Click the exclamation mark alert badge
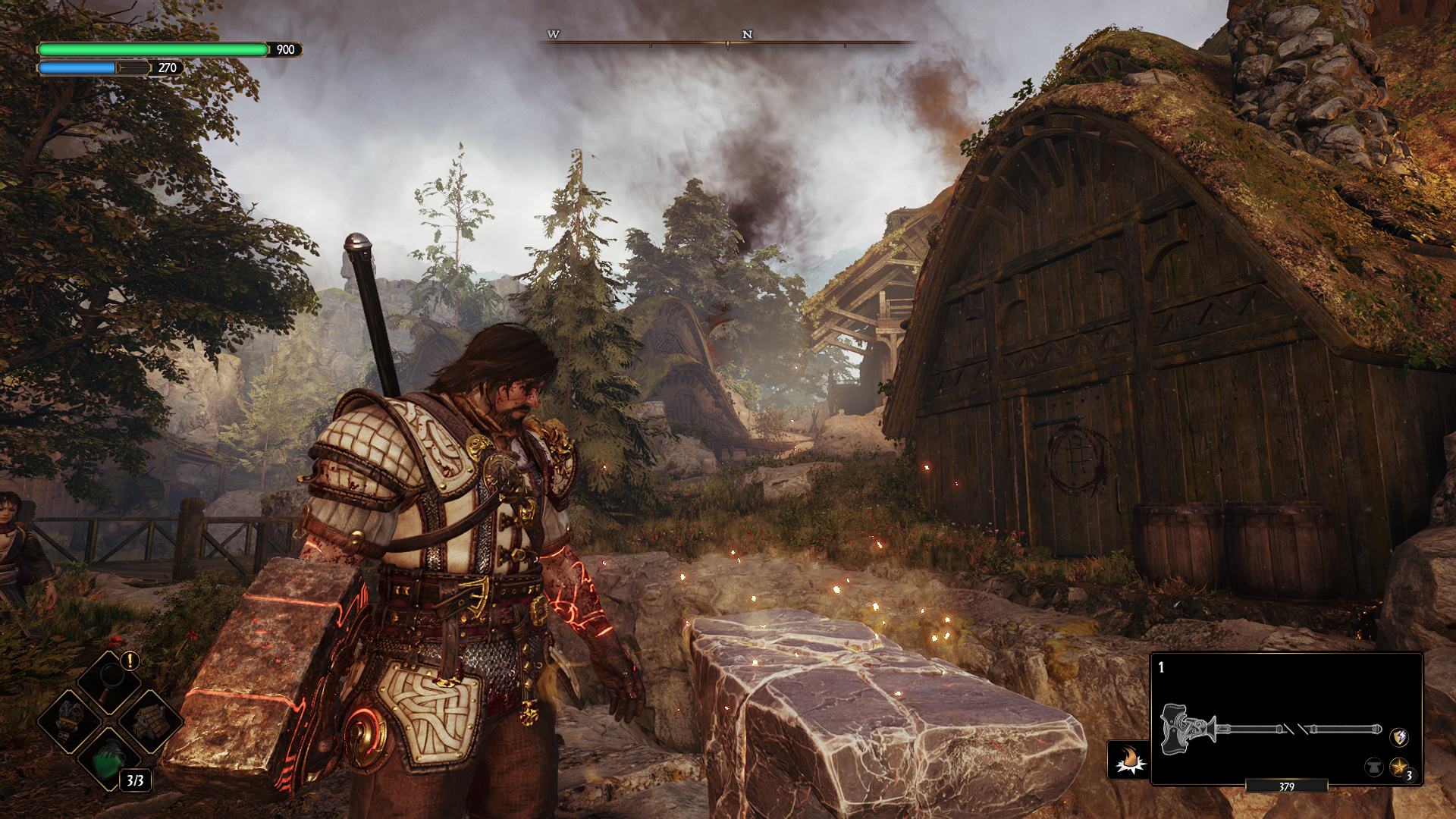Viewport: 1456px width, 819px height. (x=130, y=661)
